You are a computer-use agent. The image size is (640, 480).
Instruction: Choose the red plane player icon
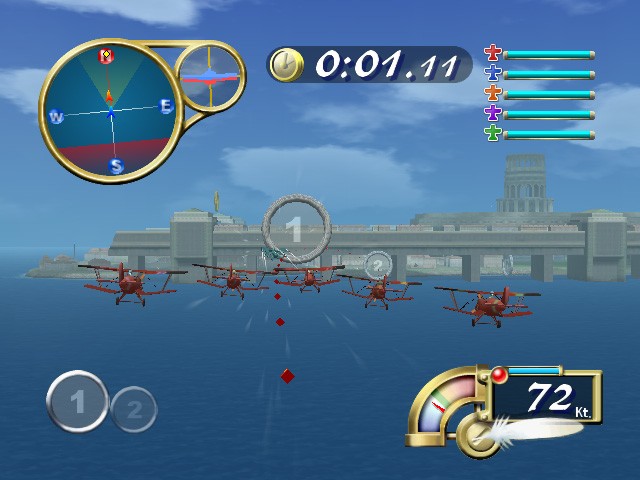click(492, 54)
